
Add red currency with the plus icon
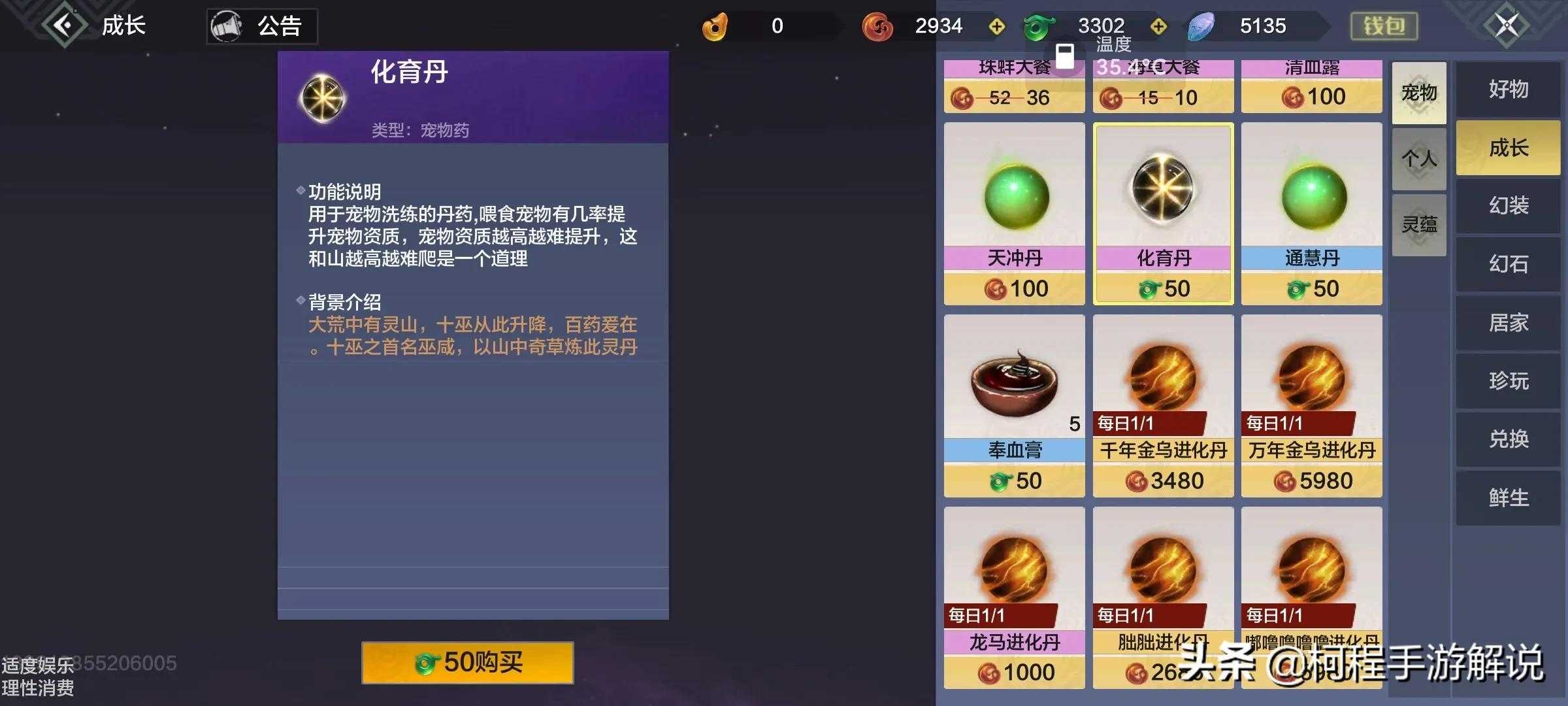pyautogui.click(x=997, y=26)
